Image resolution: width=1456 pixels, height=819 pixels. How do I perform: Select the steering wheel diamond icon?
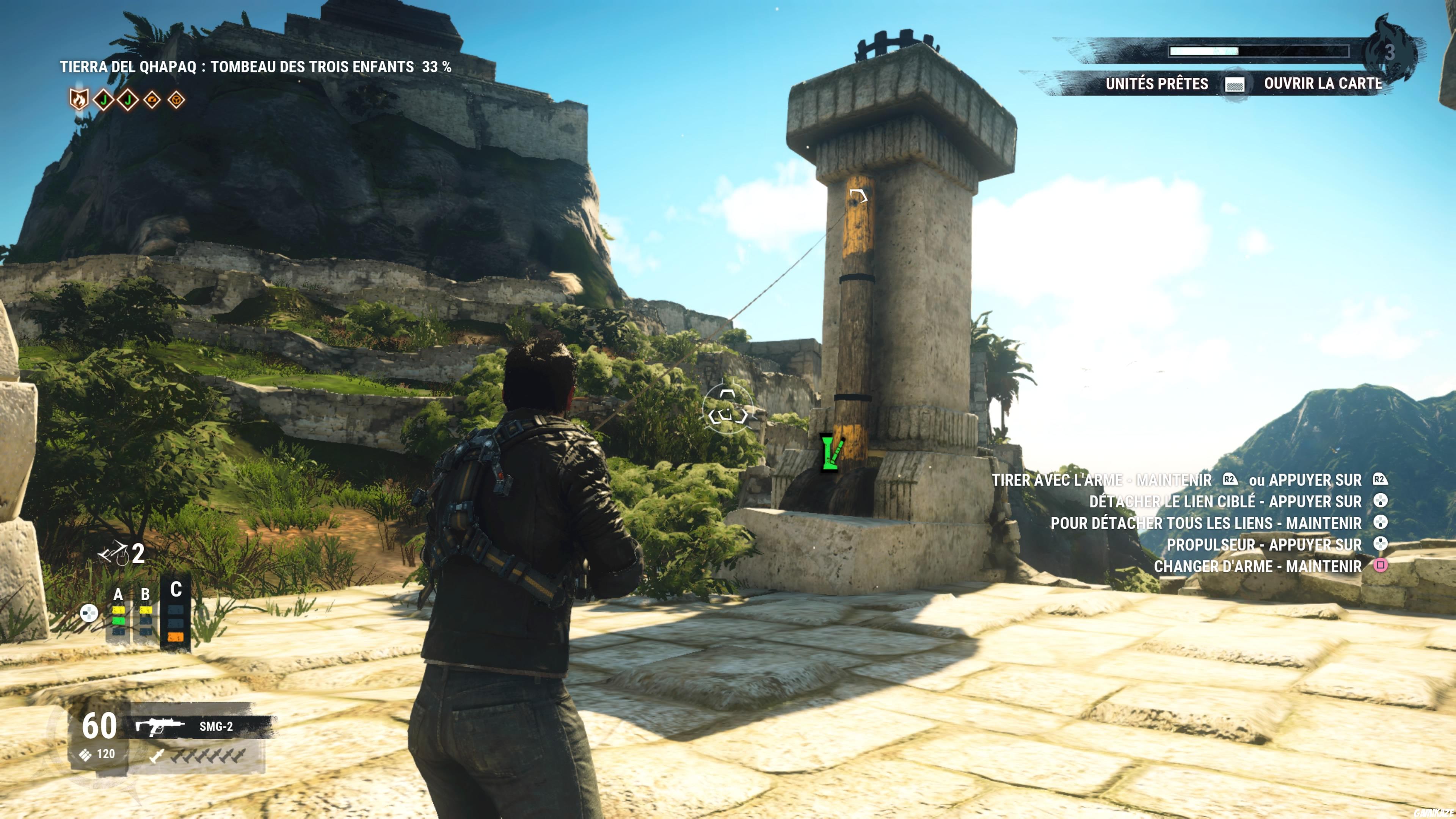(x=177, y=100)
